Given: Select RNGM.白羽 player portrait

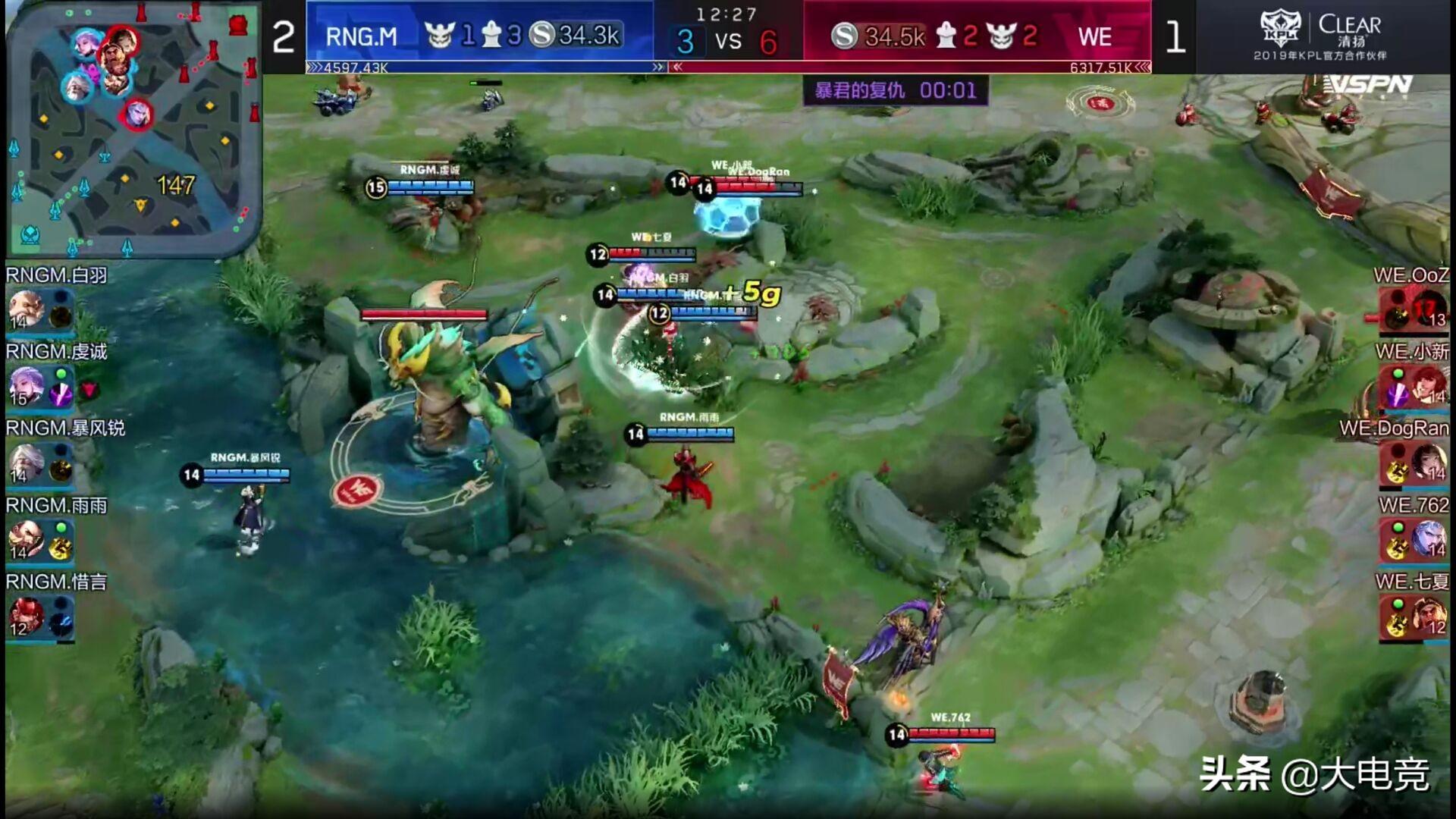Looking at the screenshot, I should coord(27,309).
